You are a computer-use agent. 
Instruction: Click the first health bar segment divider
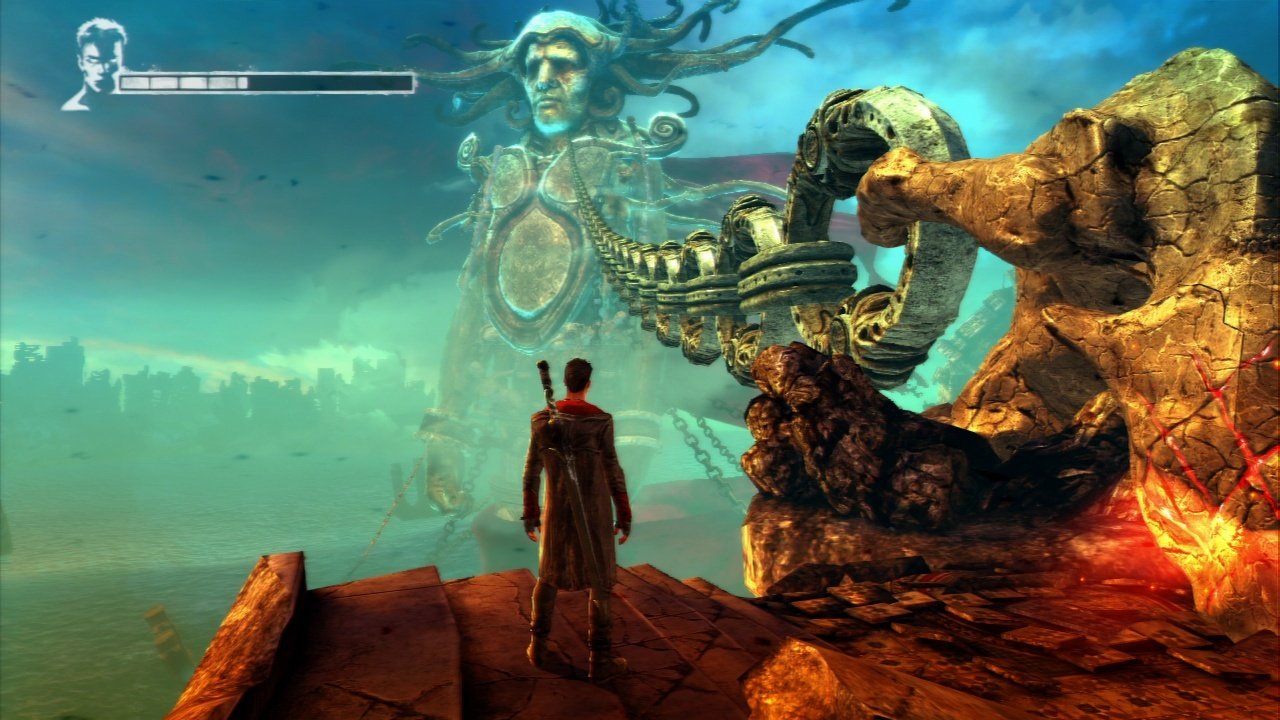150,82
